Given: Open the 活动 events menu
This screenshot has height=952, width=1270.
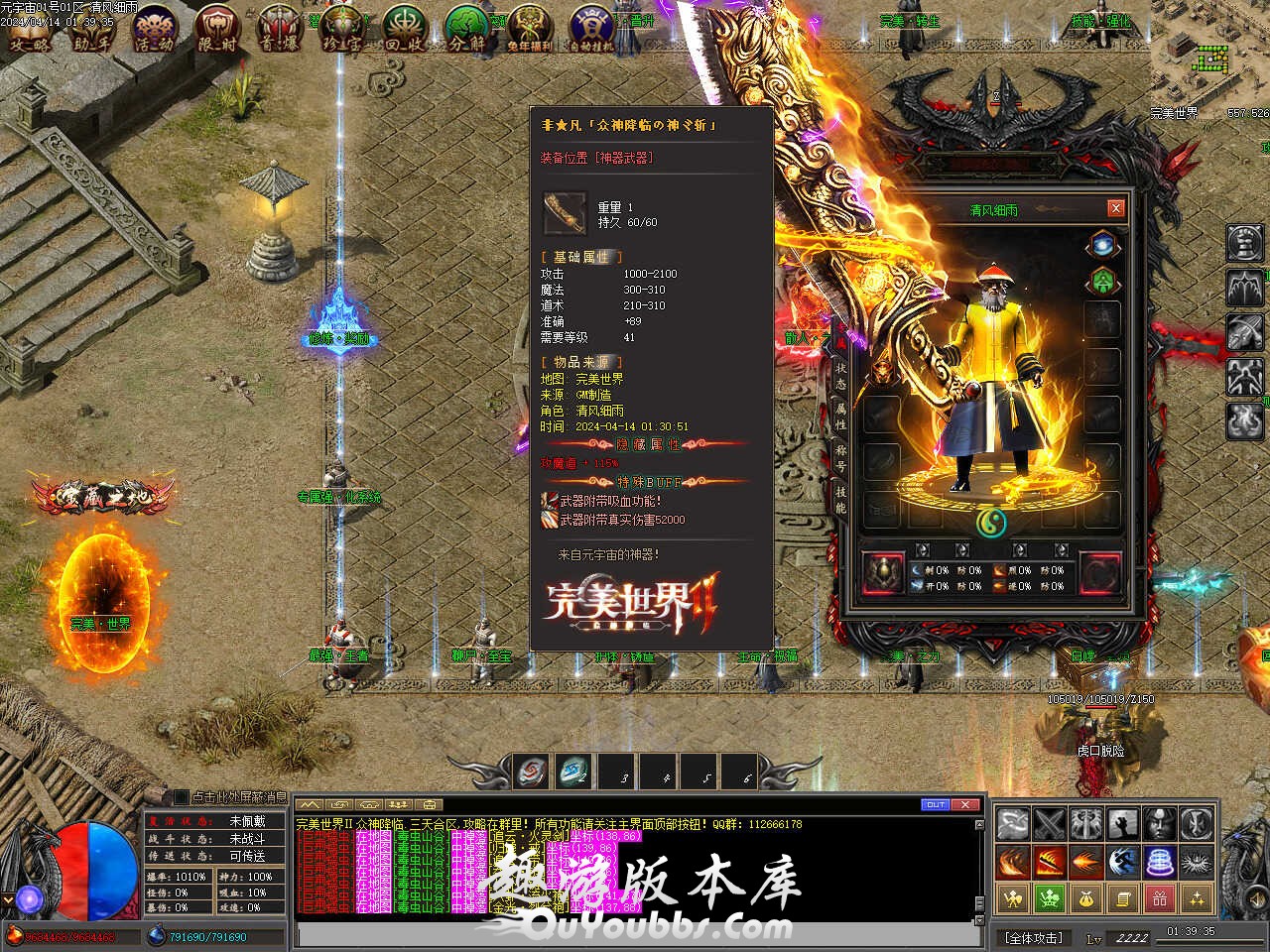Looking at the screenshot, I should (155, 28).
